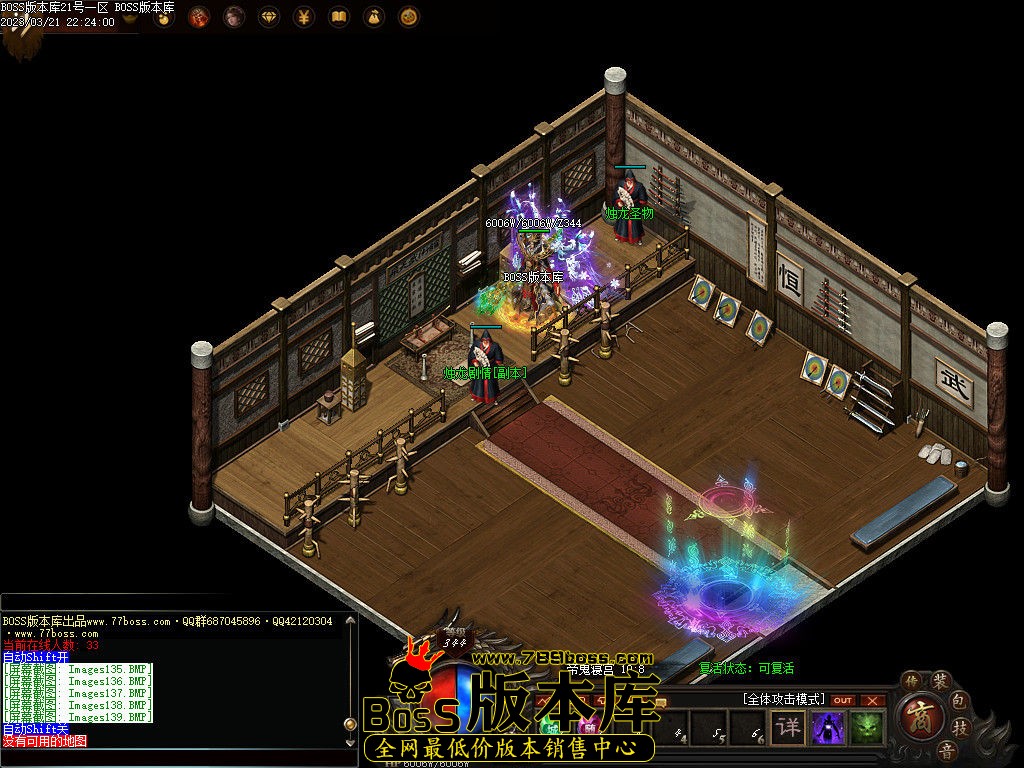Image resolution: width=1024 pixels, height=768 pixels.
Task: Open the 商 shop button
Action: pos(919,716)
